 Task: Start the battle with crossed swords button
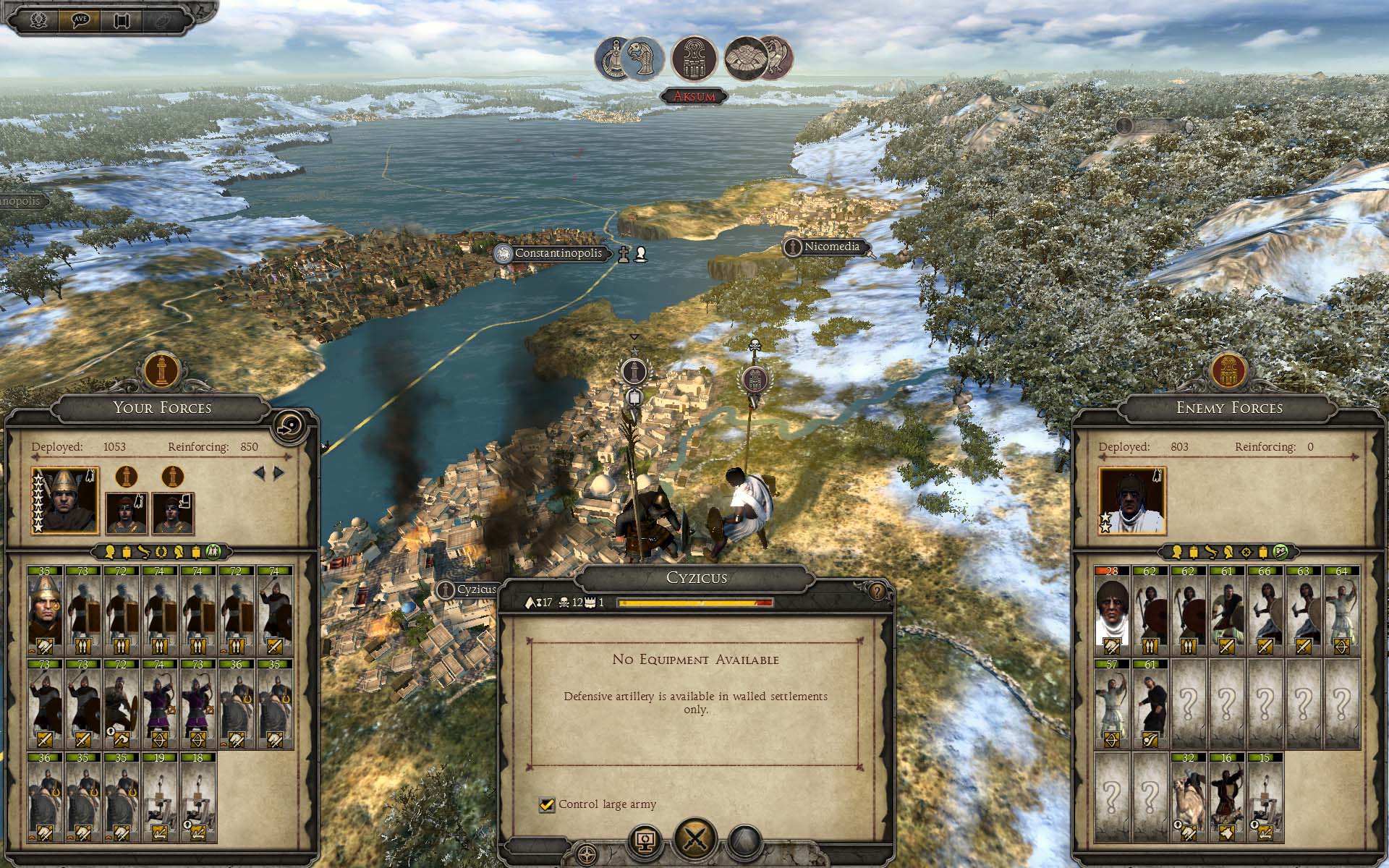pos(695,839)
